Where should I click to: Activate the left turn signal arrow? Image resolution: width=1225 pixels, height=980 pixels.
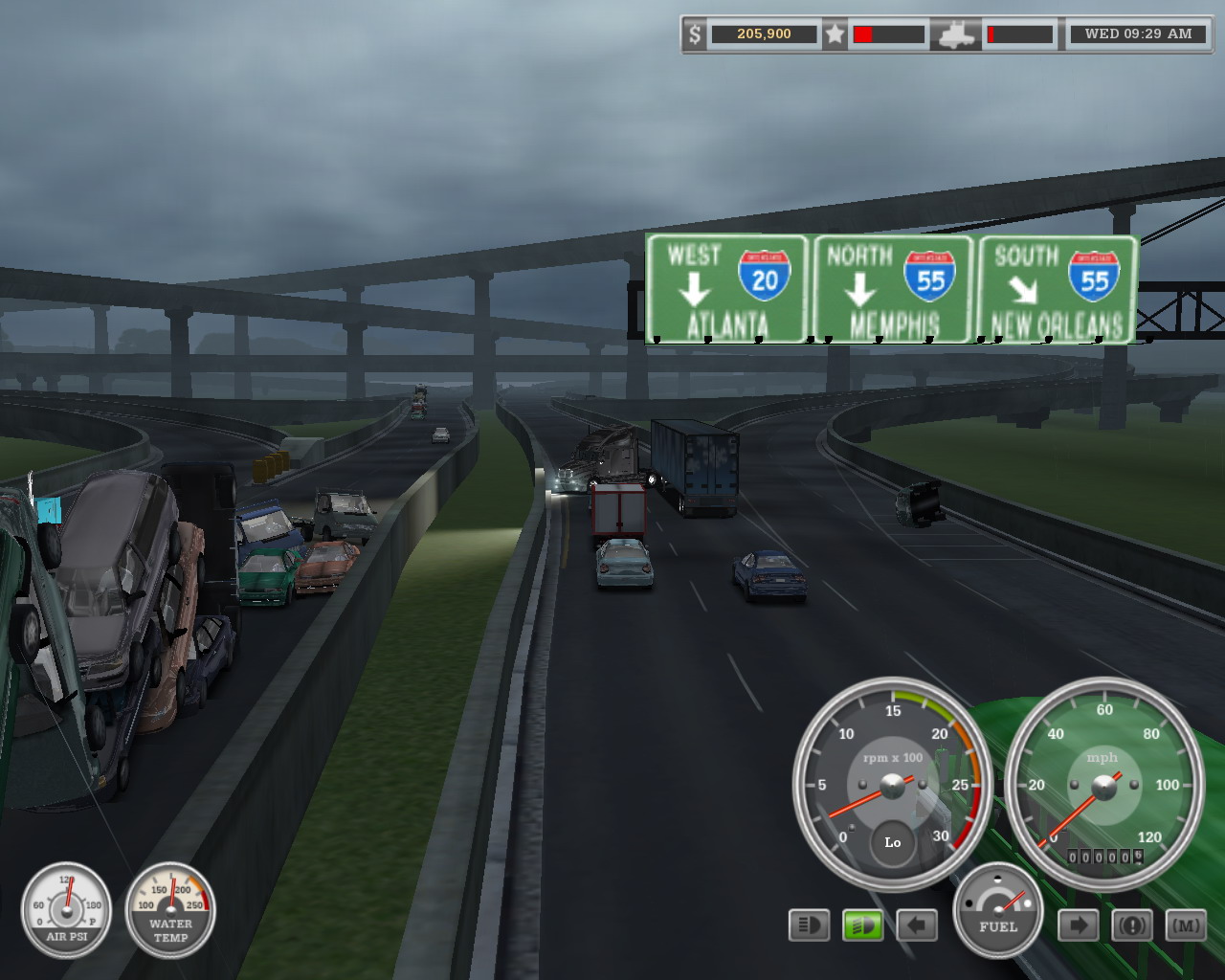click(x=917, y=925)
